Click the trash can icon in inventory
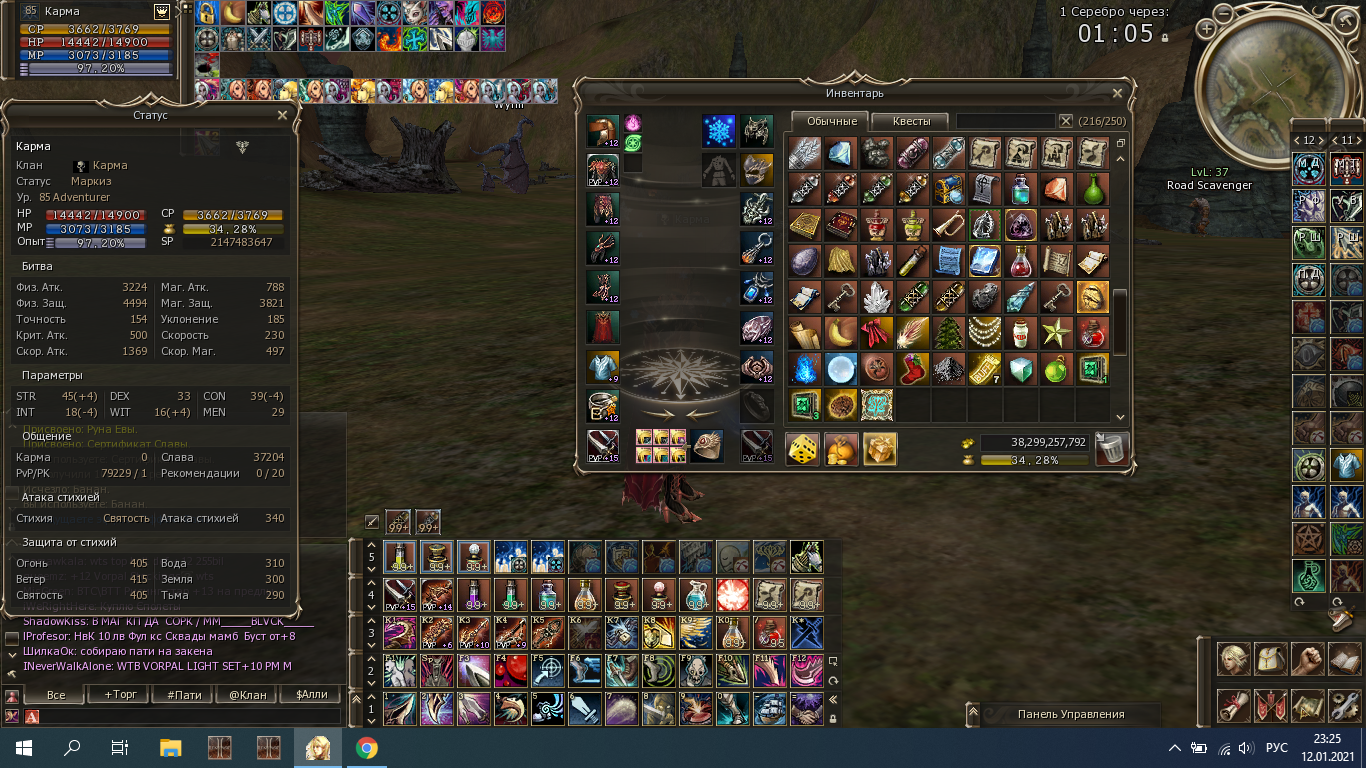 (x=1112, y=448)
